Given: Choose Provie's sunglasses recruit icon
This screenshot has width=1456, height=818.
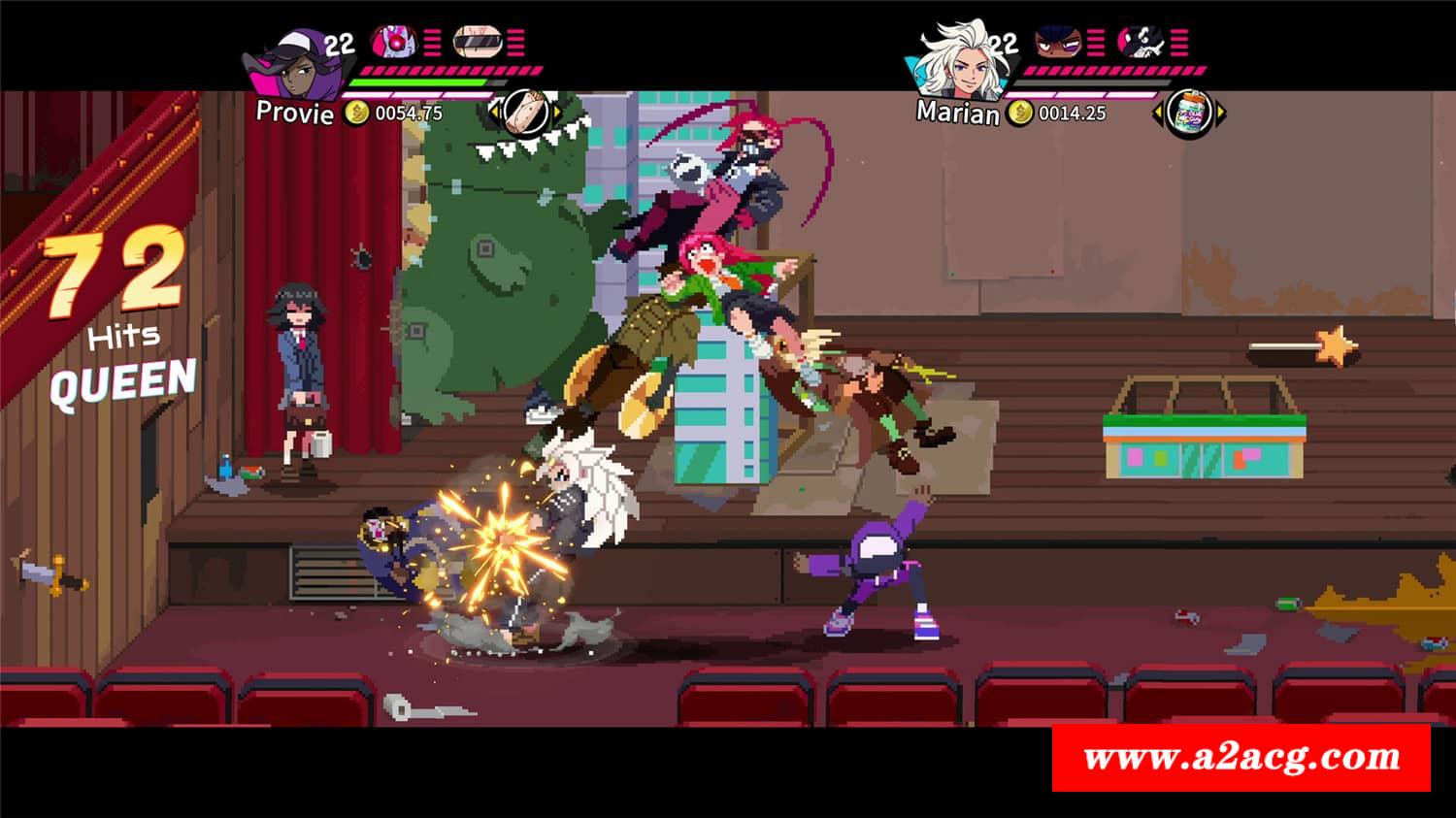Looking at the screenshot, I should point(478,42).
